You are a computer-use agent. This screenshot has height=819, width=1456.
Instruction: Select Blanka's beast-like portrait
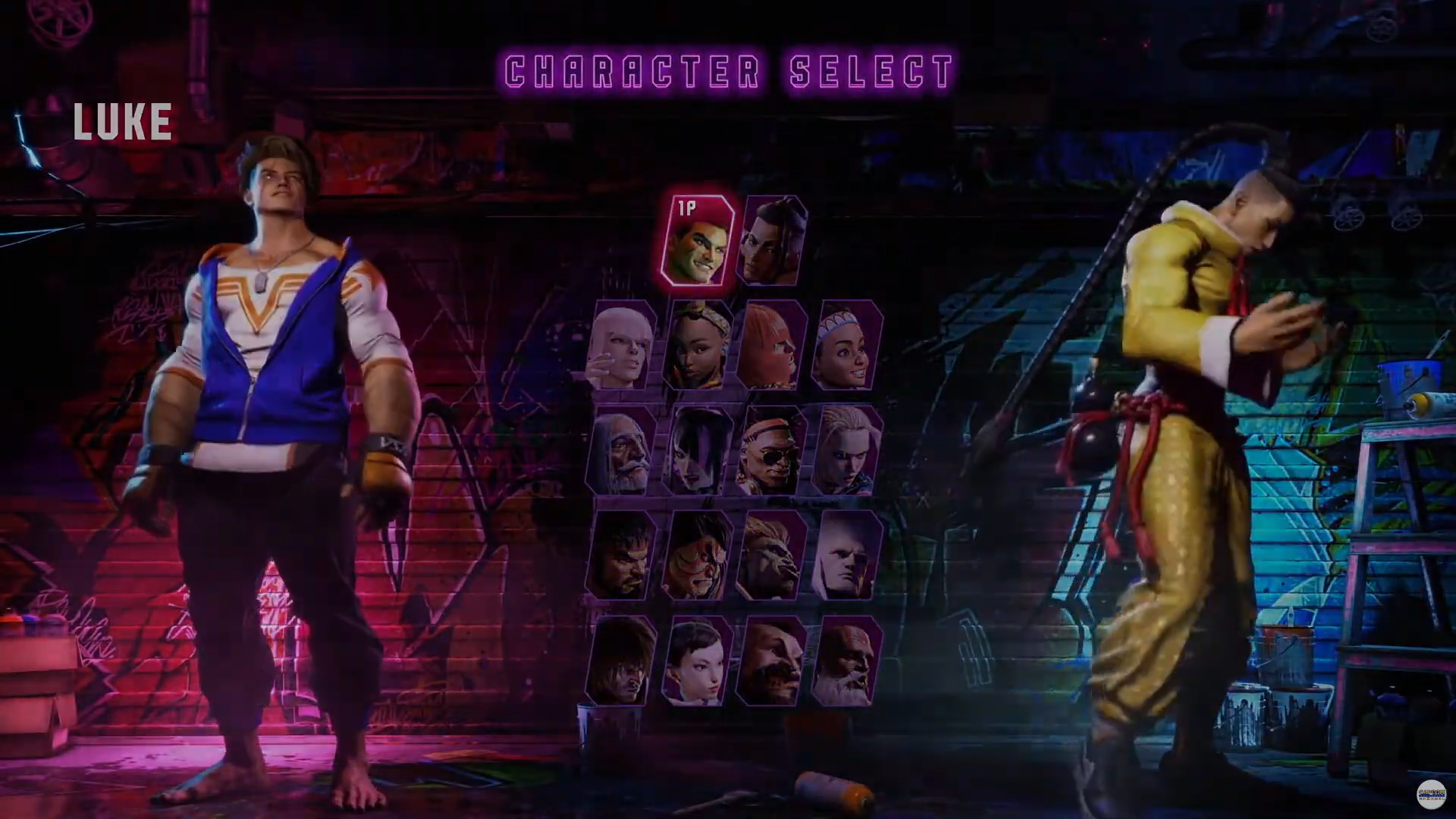tap(771, 556)
